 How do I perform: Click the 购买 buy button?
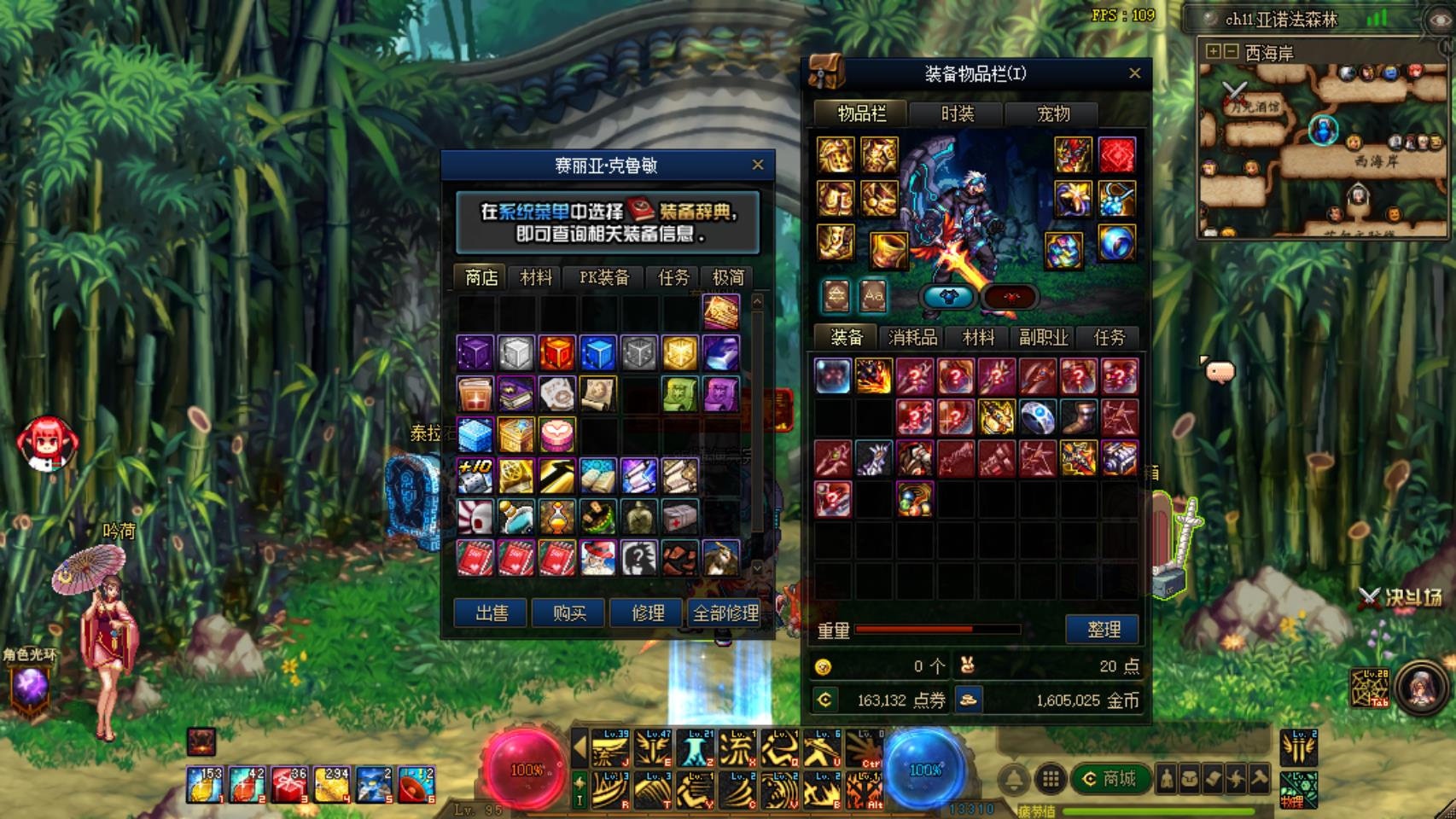(x=568, y=613)
